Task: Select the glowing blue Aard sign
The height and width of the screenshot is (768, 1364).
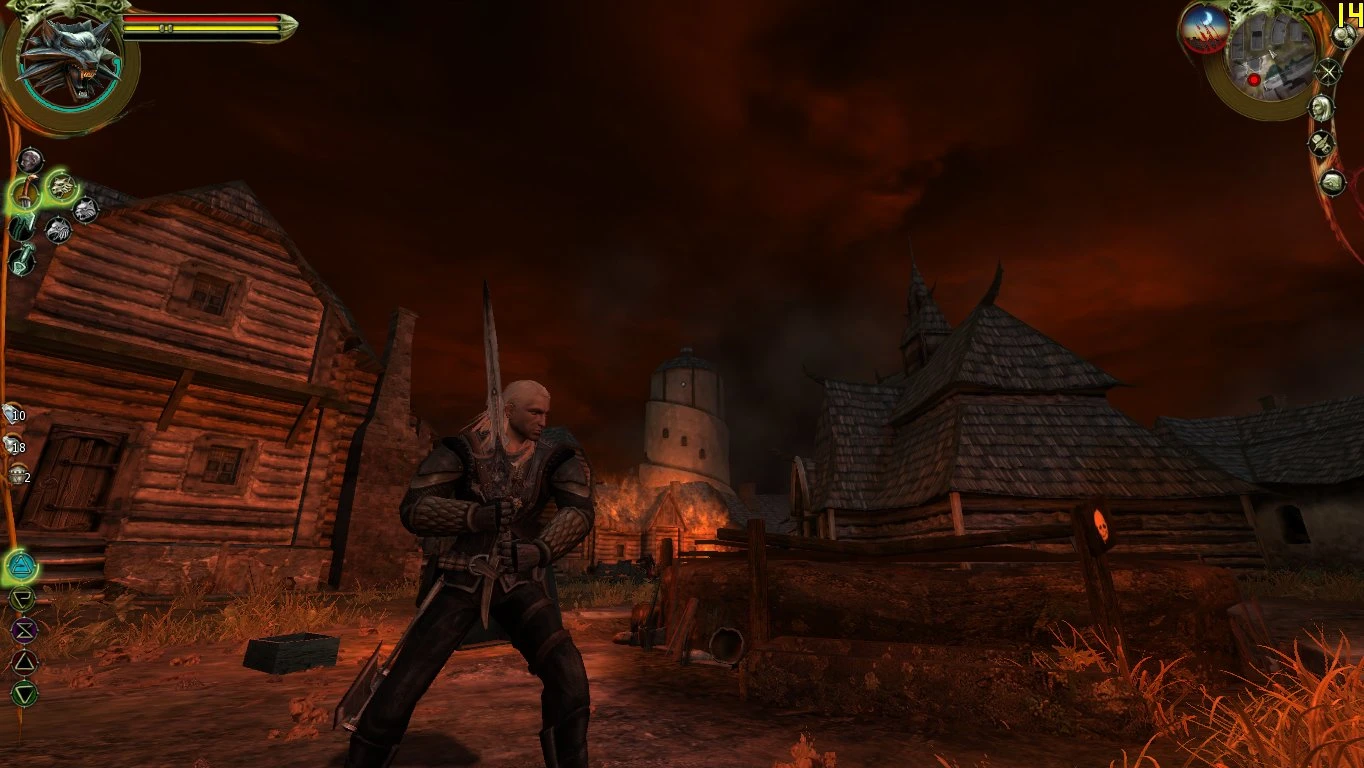Action: 21,566
